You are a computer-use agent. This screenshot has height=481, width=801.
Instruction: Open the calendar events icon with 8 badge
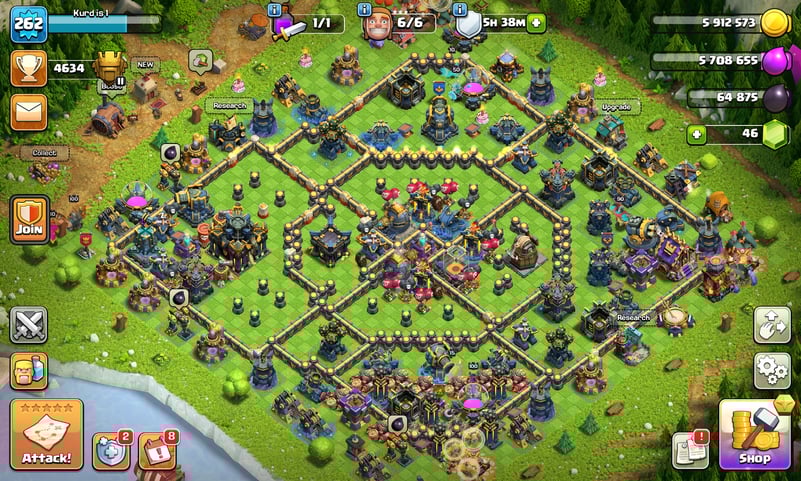point(156,450)
